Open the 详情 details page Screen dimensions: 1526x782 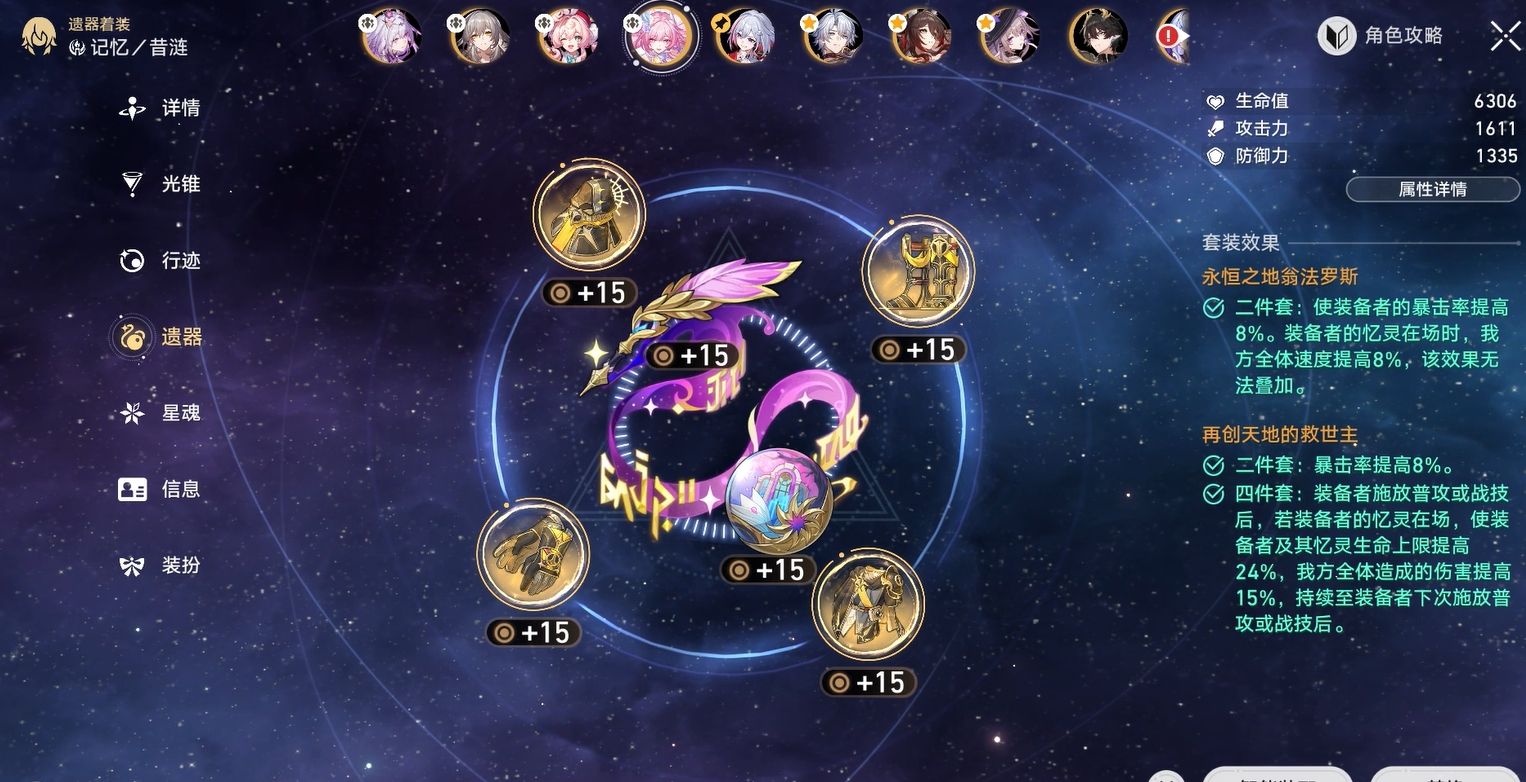161,108
